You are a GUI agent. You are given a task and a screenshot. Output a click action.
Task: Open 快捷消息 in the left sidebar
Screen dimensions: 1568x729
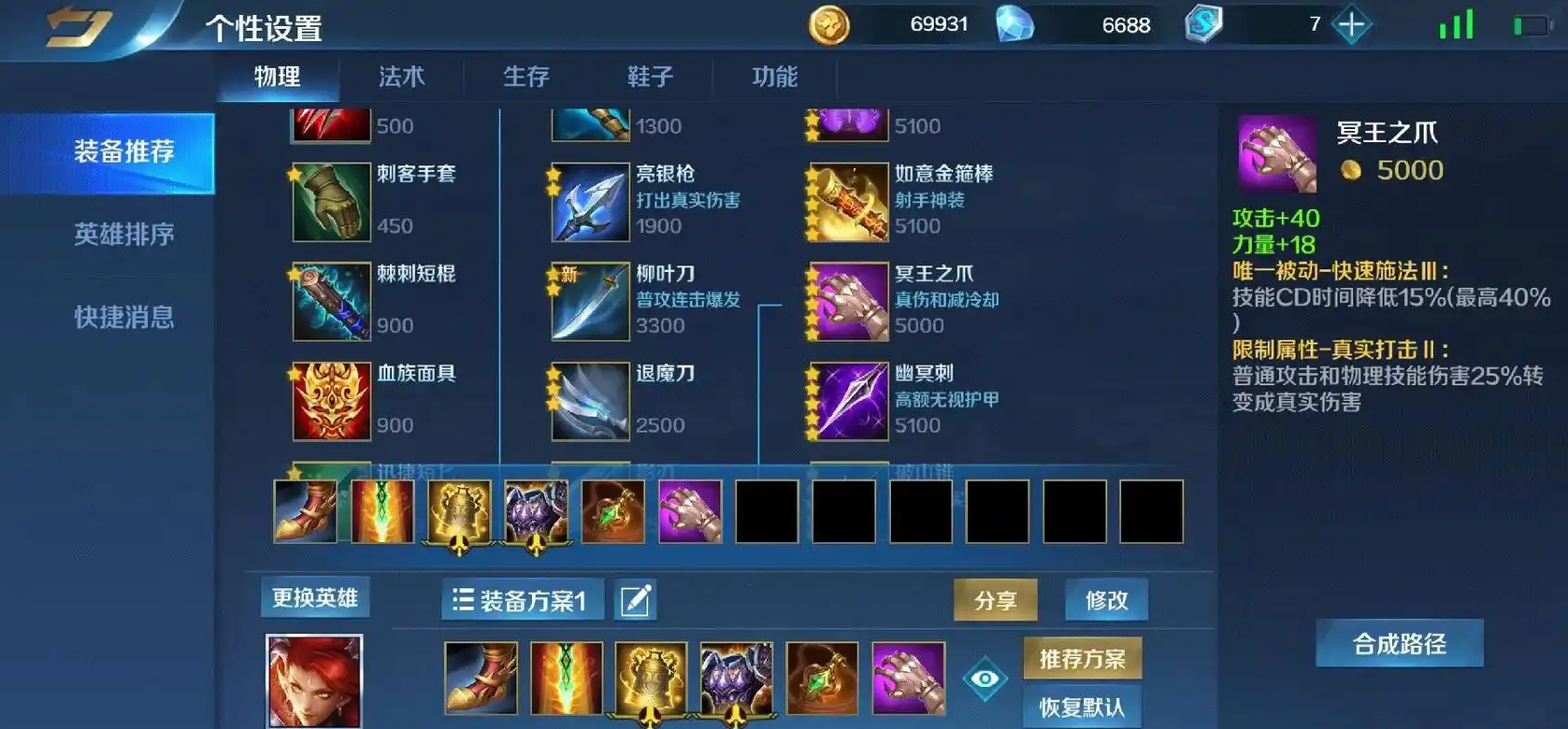tap(124, 318)
